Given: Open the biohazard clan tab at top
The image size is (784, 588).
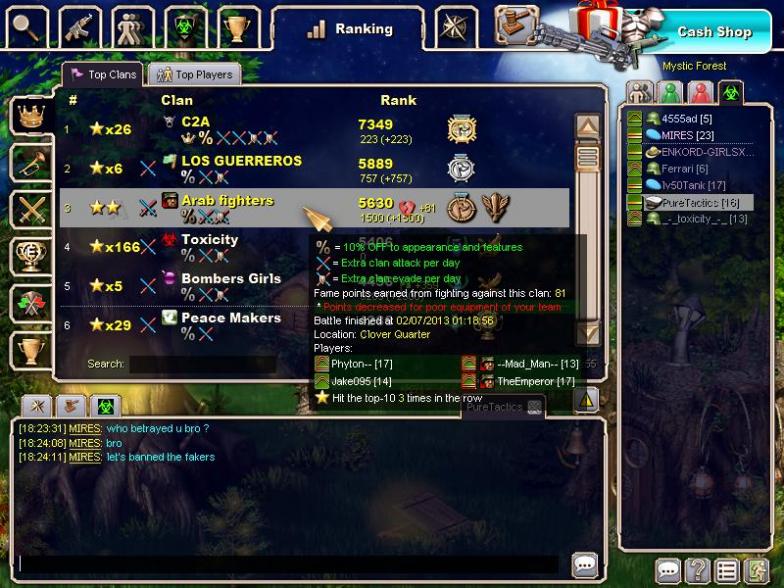Looking at the screenshot, I should 185,28.
